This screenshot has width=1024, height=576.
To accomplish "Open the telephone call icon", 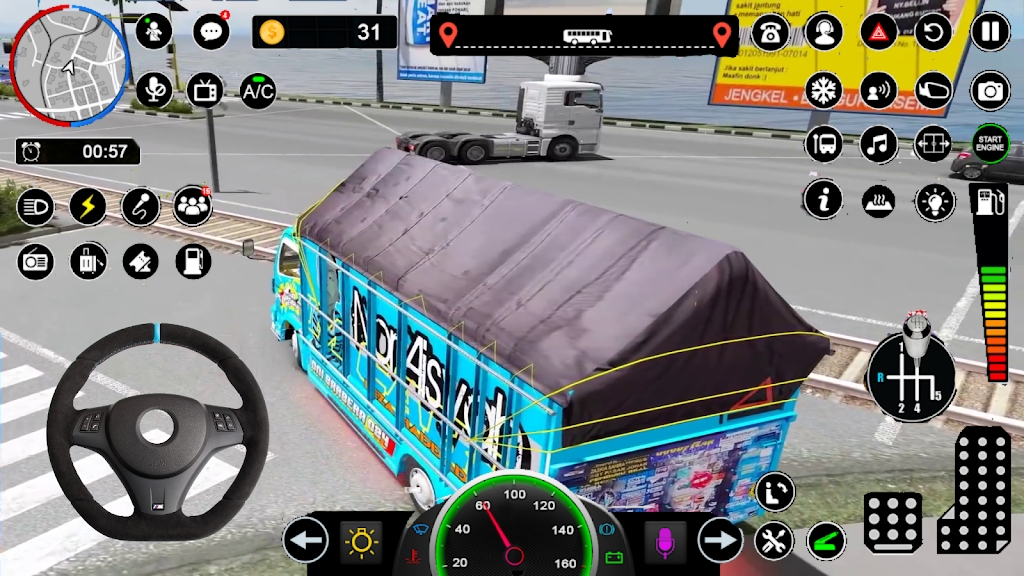I will coord(770,32).
